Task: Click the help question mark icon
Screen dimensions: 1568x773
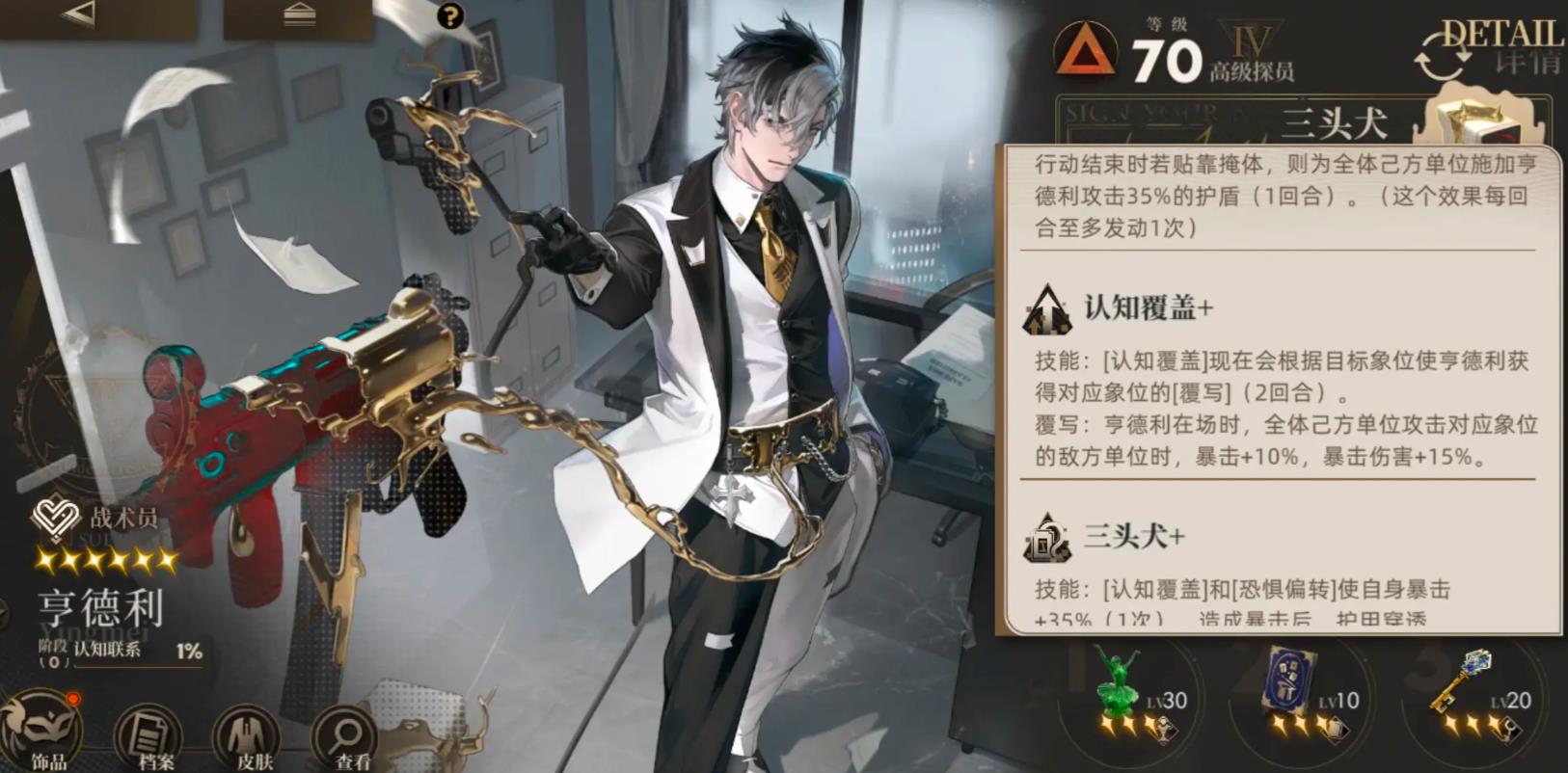Action: pos(449,17)
